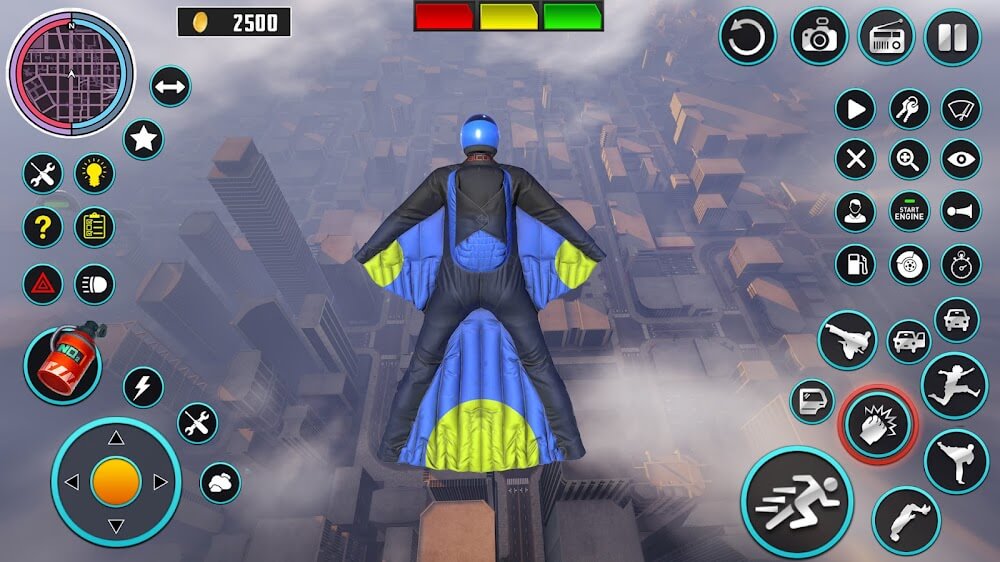Image resolution: width=1000 pixels, height=562 pixels.
Task: Tap the camera view button
Action: click(819, 37)
